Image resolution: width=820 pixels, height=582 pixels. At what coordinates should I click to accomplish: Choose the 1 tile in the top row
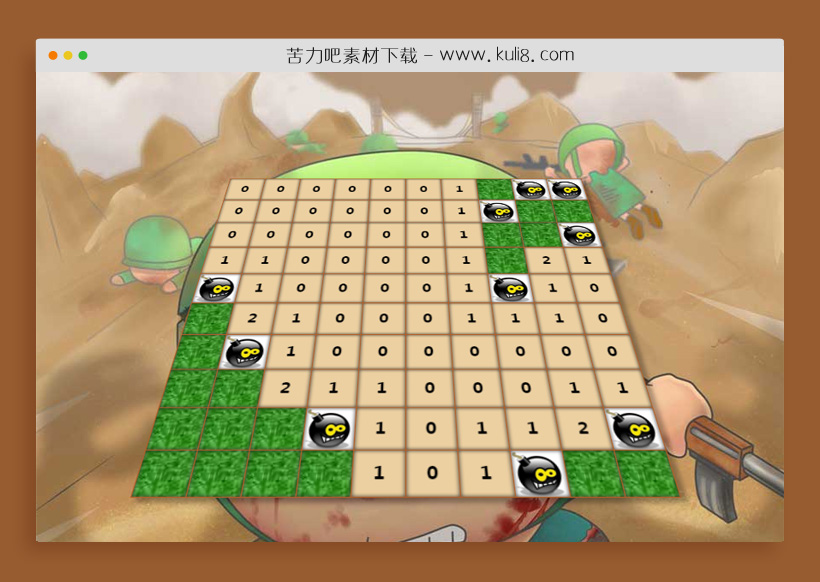[x=459, y=188]
